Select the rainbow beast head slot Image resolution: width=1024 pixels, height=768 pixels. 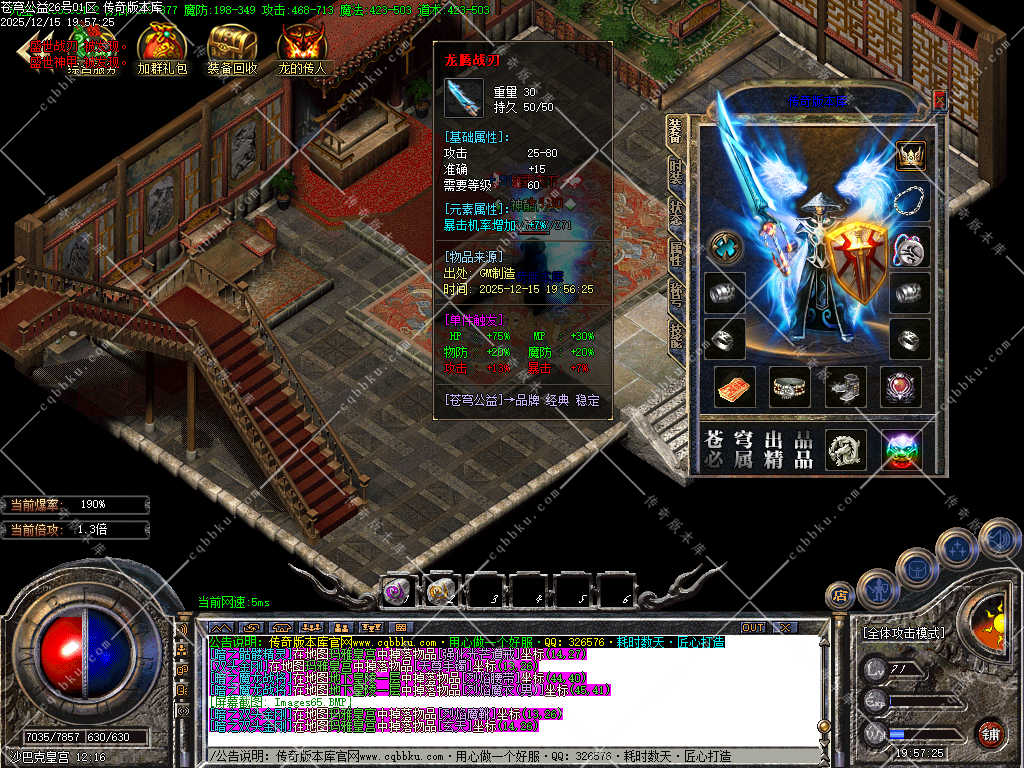click(901, 450)
